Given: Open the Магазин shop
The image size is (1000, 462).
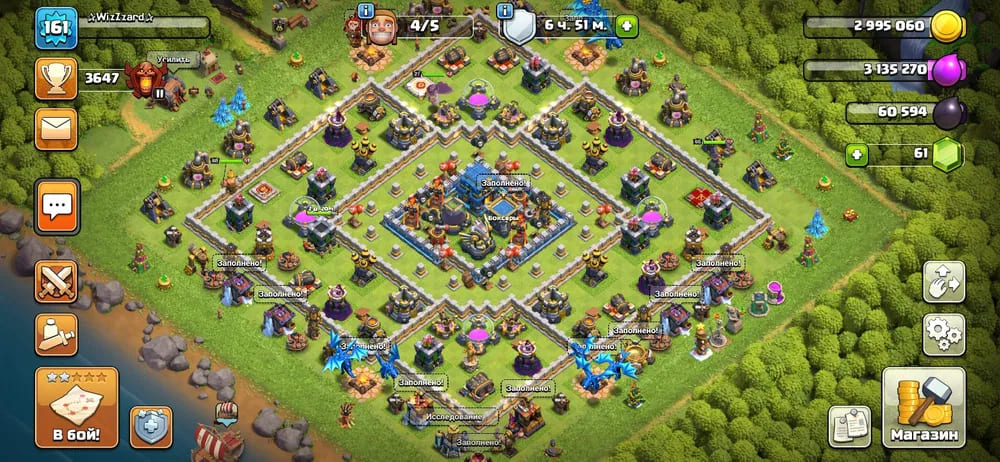Looking at the screenshot, I should pyautogui.click(x=923, y=407).
